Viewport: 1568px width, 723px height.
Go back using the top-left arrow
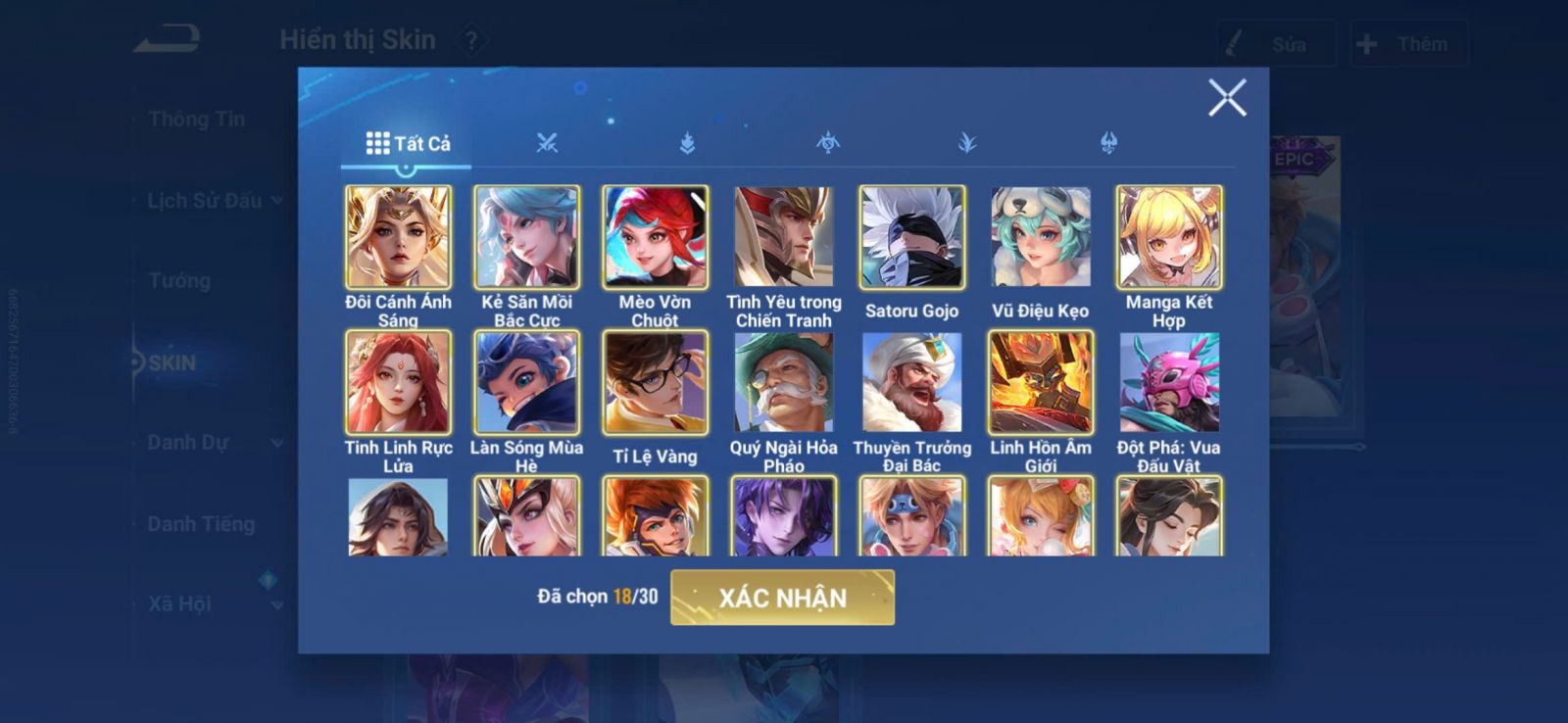tap(168, 40)
